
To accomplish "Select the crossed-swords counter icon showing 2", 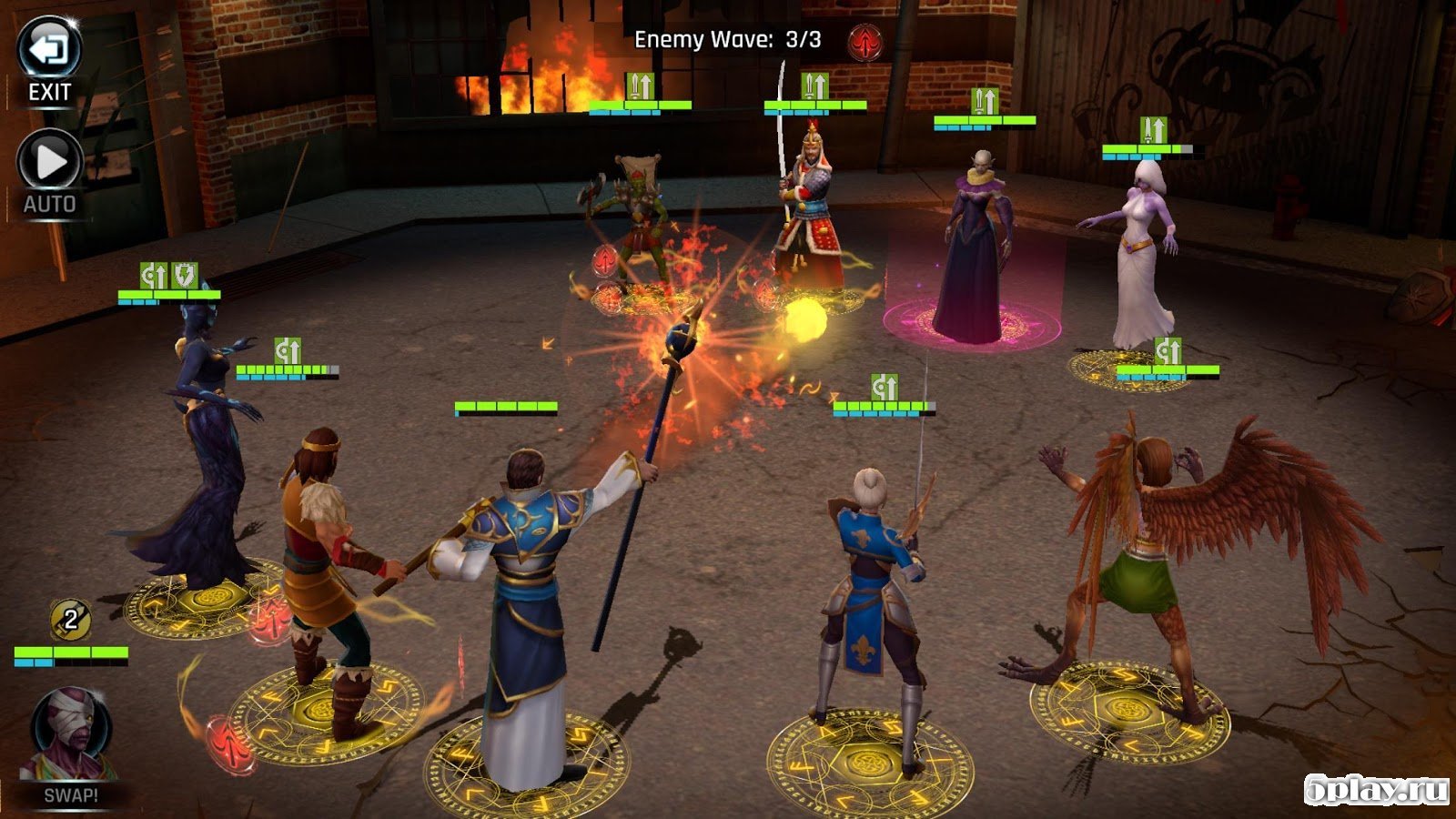I will tap(70, 621).
